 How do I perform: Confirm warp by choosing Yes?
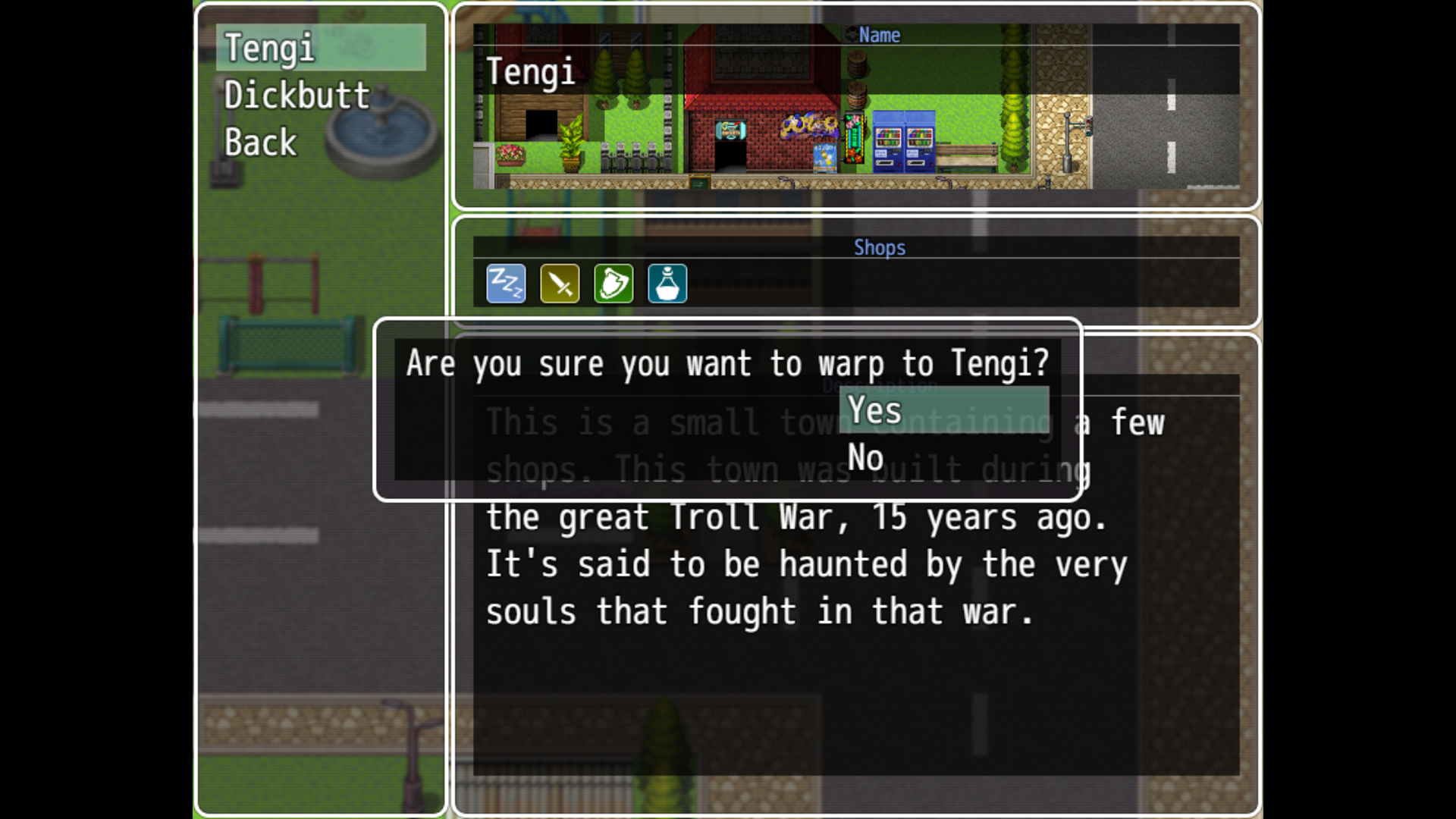click(x=943, y=410)
